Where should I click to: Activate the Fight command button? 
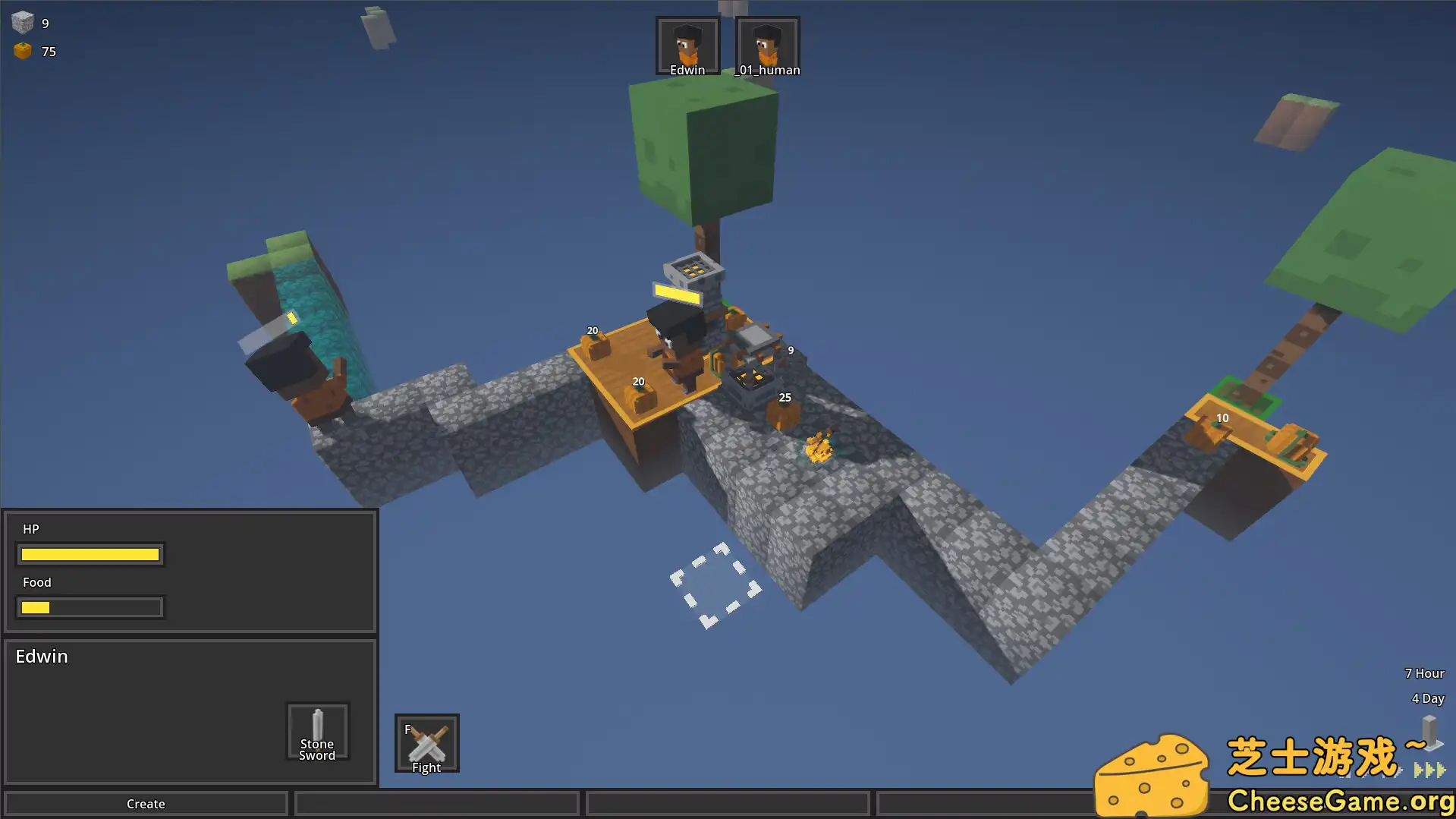(426, 743)
